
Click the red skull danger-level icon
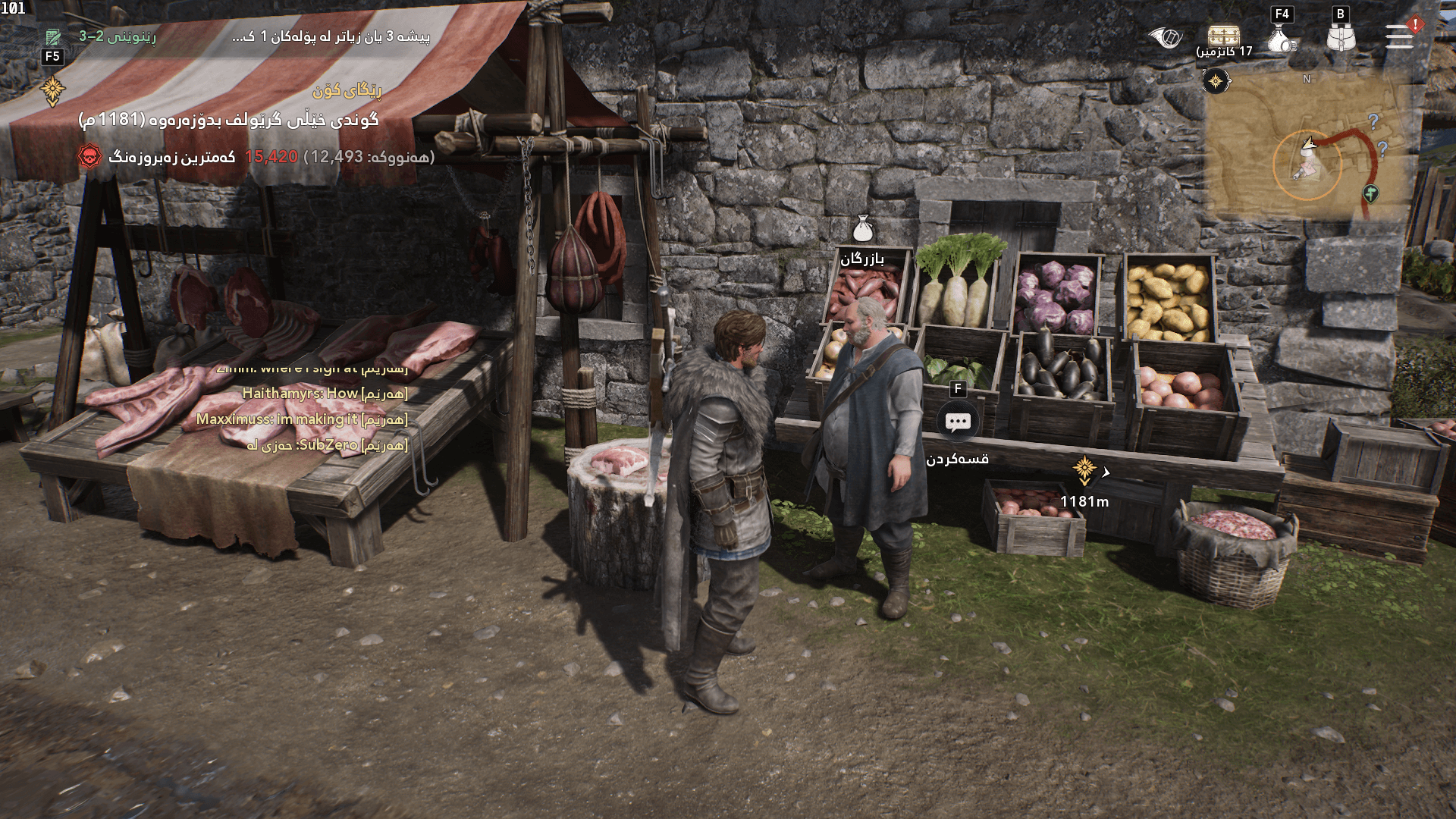[89, 155]
